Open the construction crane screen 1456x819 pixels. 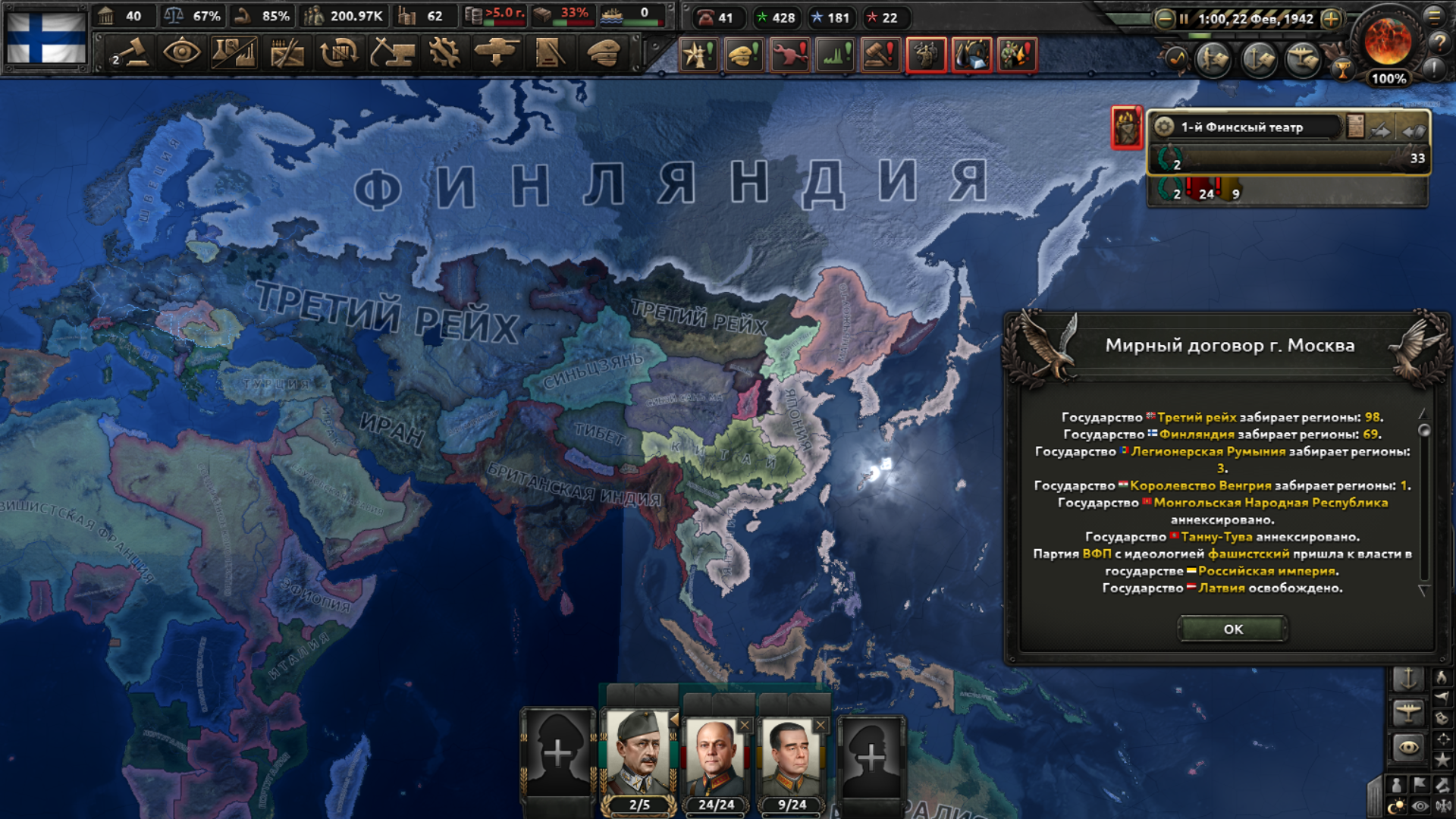pyautogui.click(x=392, y=53)
